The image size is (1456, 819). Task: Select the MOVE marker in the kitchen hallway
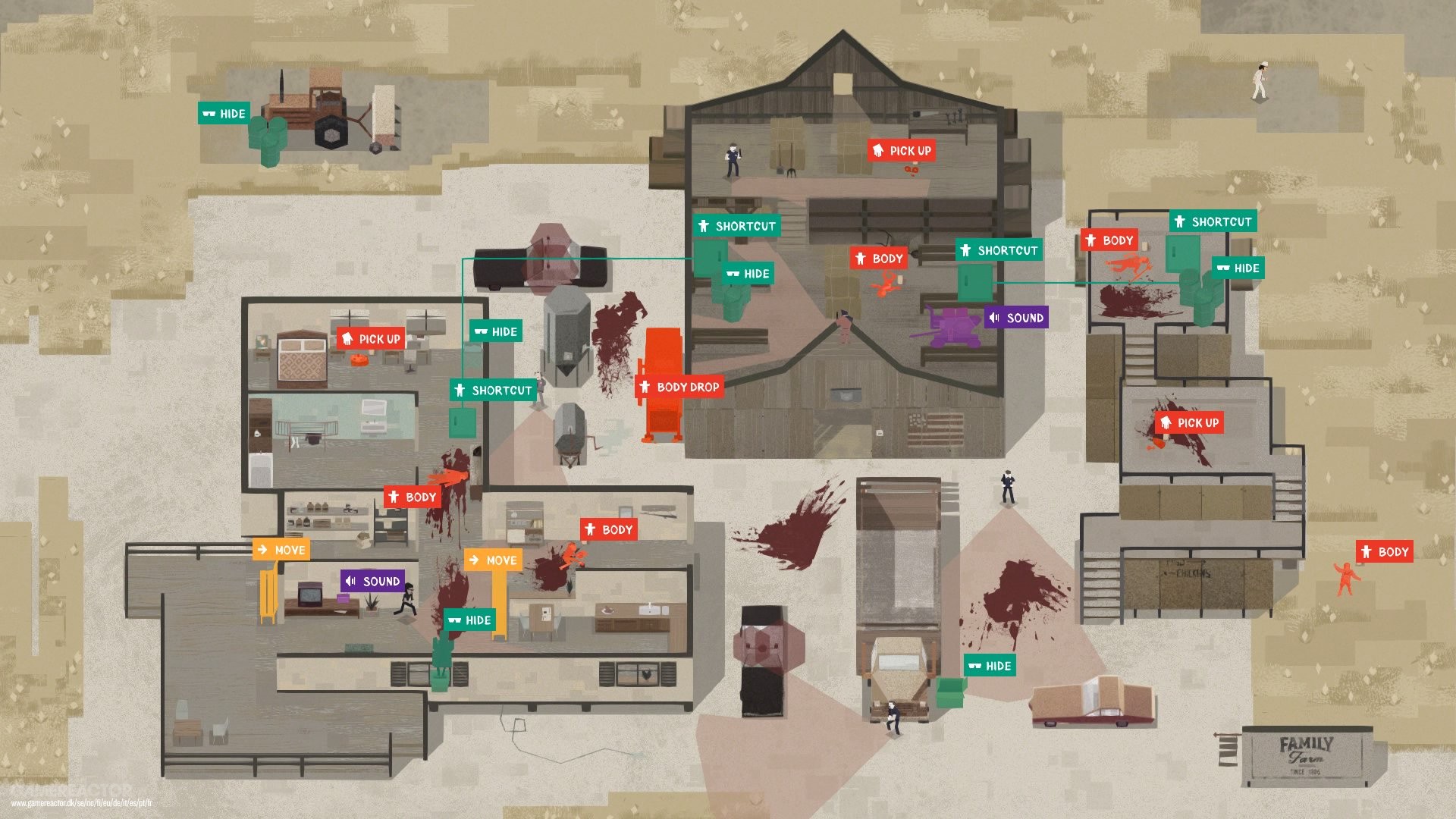tap(493, 560)
